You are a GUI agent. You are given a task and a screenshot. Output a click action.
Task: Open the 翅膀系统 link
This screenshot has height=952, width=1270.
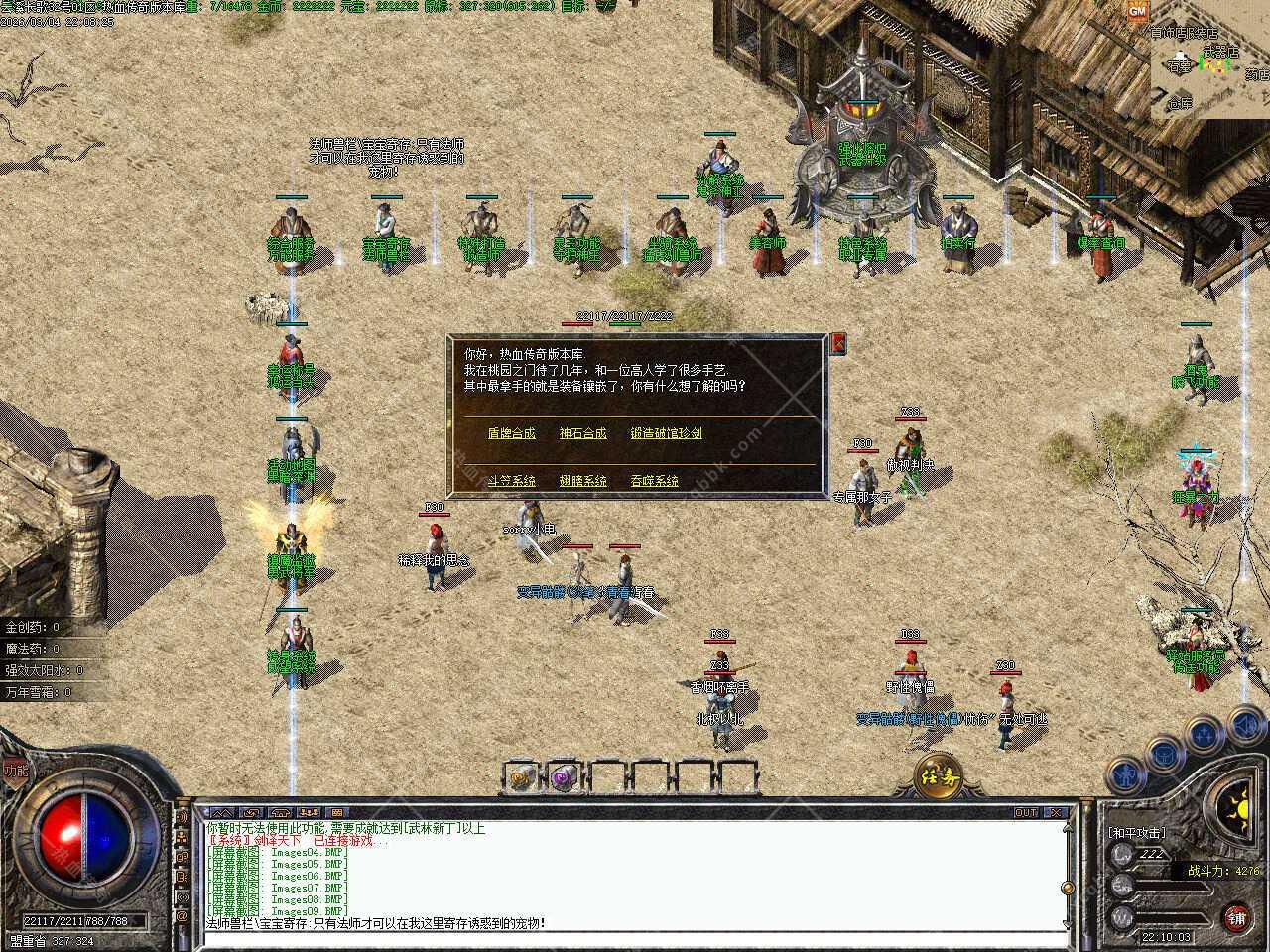(582, 481)
